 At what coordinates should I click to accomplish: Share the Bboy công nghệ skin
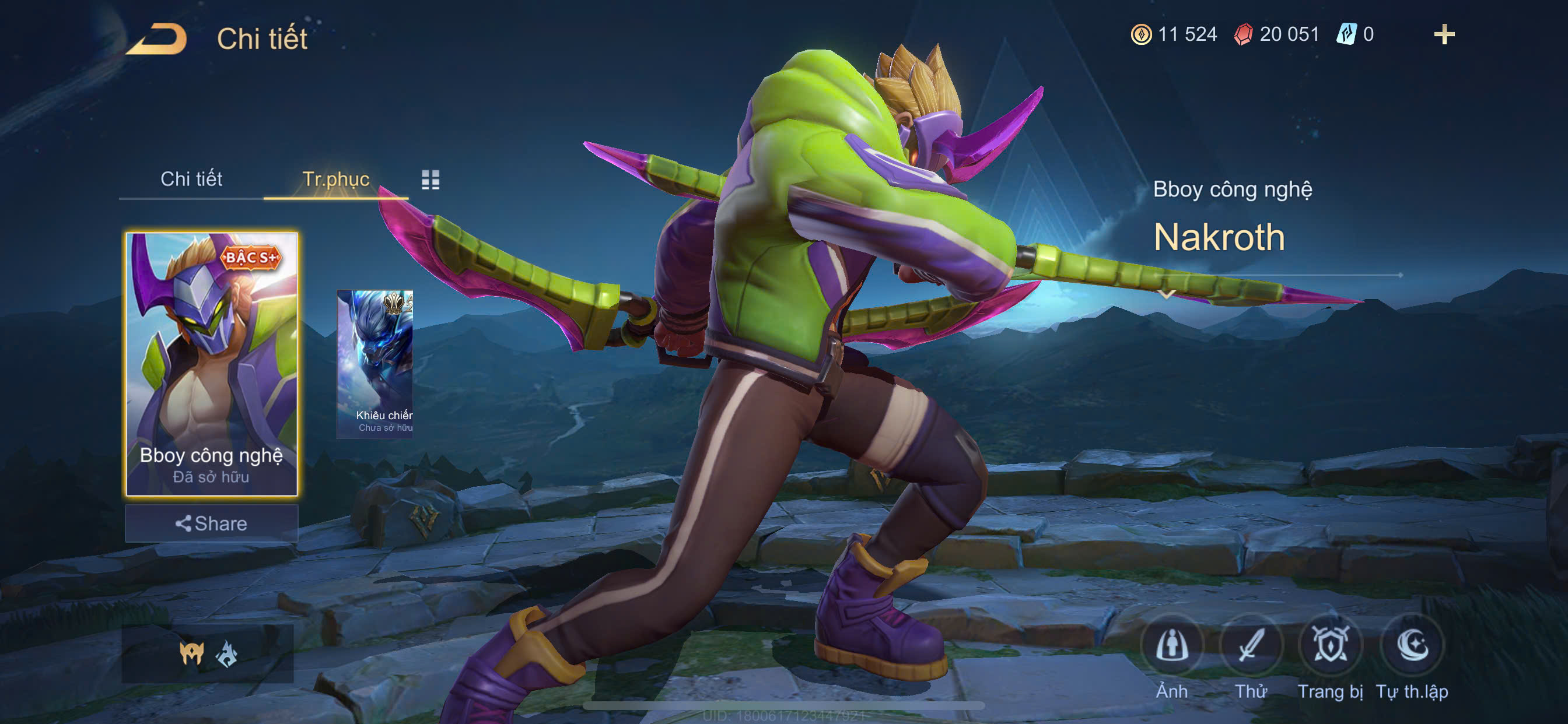coord(211,523)
